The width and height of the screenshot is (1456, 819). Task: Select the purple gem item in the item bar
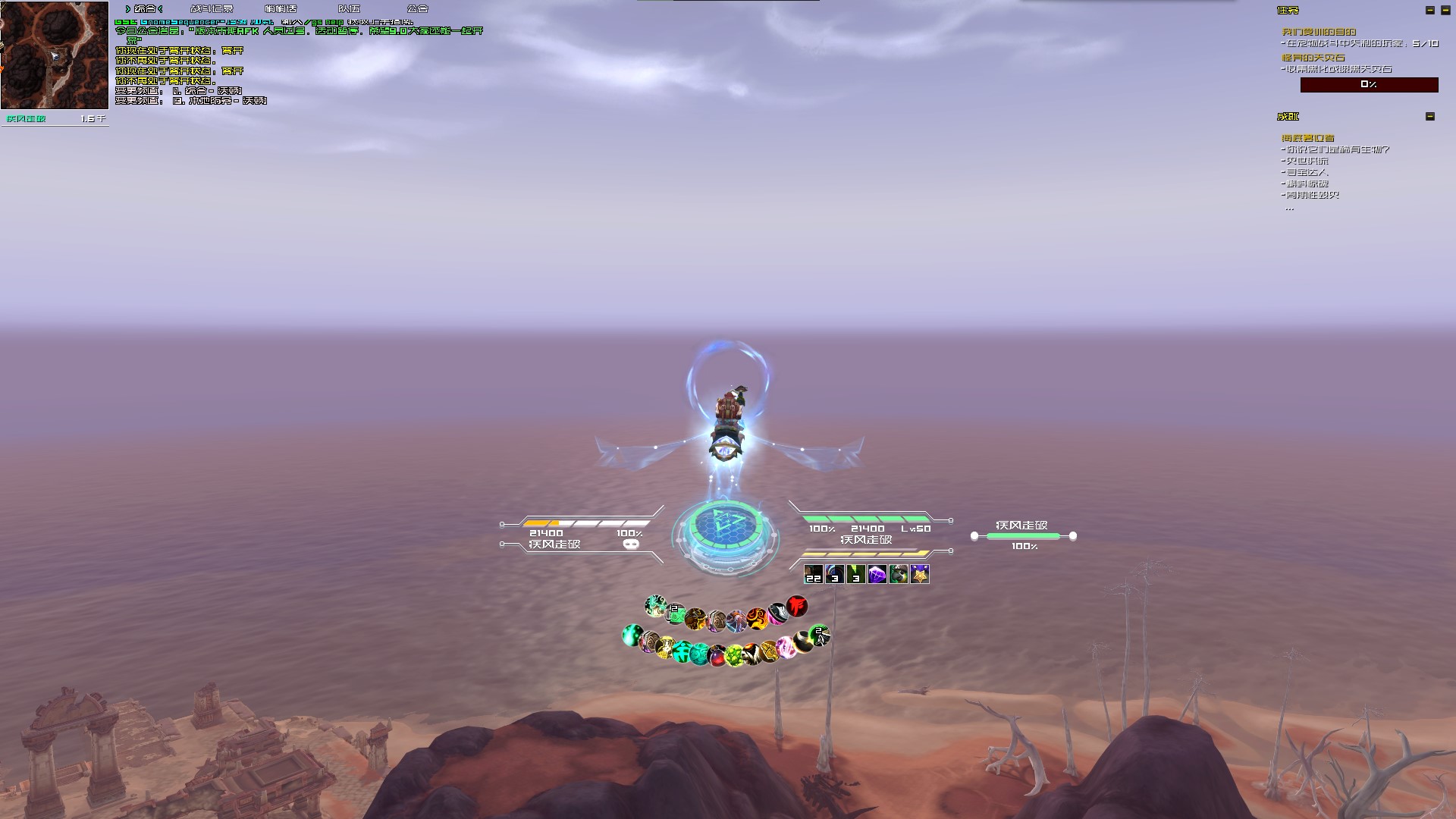pyautogui.click(x=877, y=576)
